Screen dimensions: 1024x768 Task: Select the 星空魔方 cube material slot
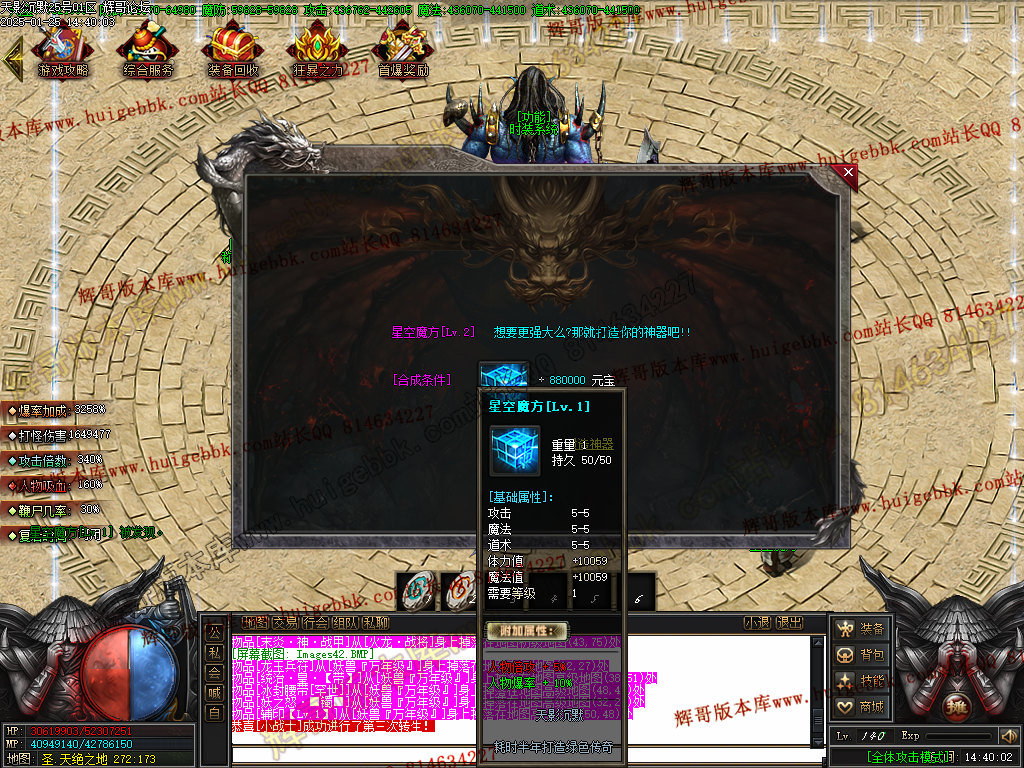point(503,379)
